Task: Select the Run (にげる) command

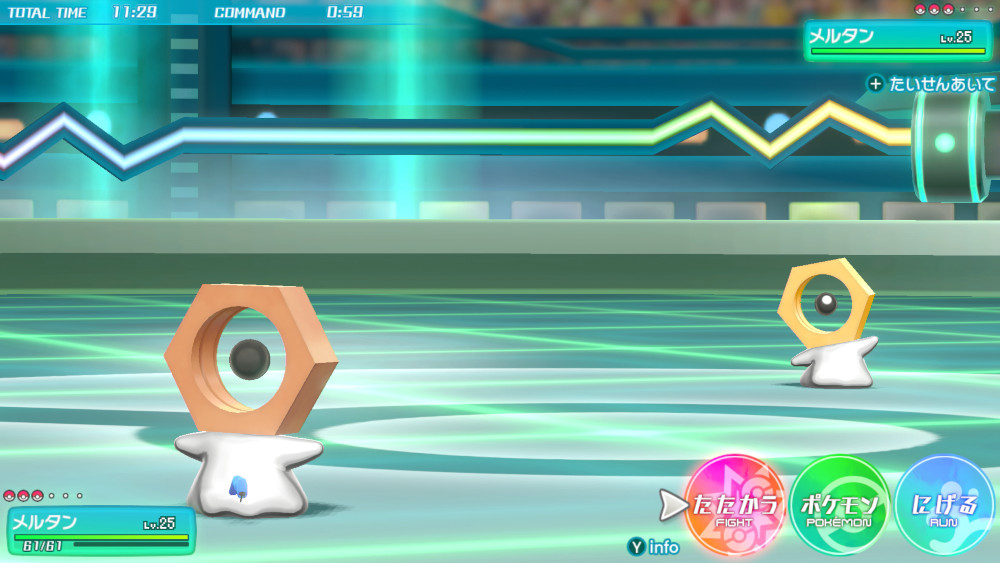Action: coord(944,506)
